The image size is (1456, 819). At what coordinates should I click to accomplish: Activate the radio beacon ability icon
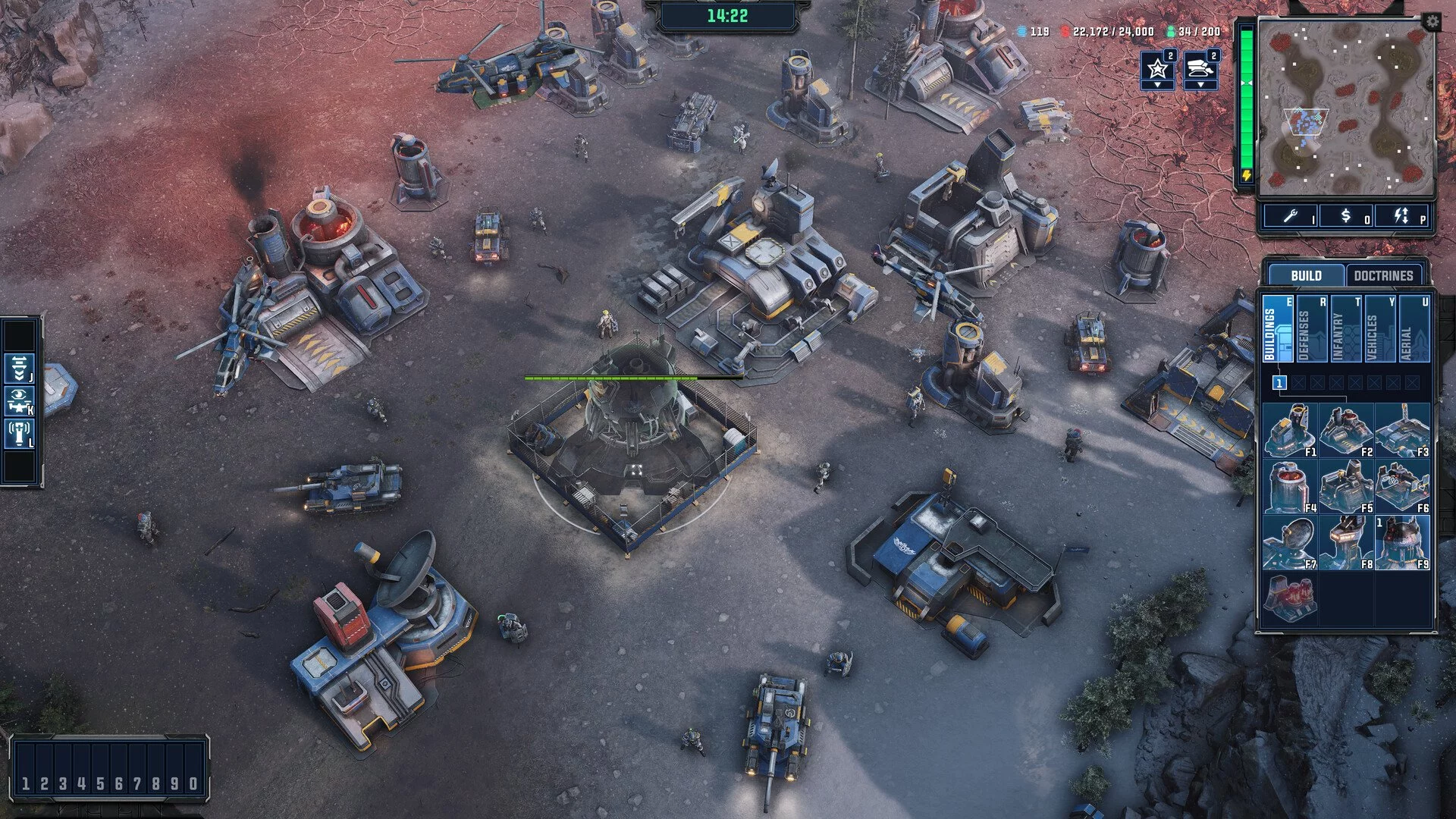(x=18, y=435)
